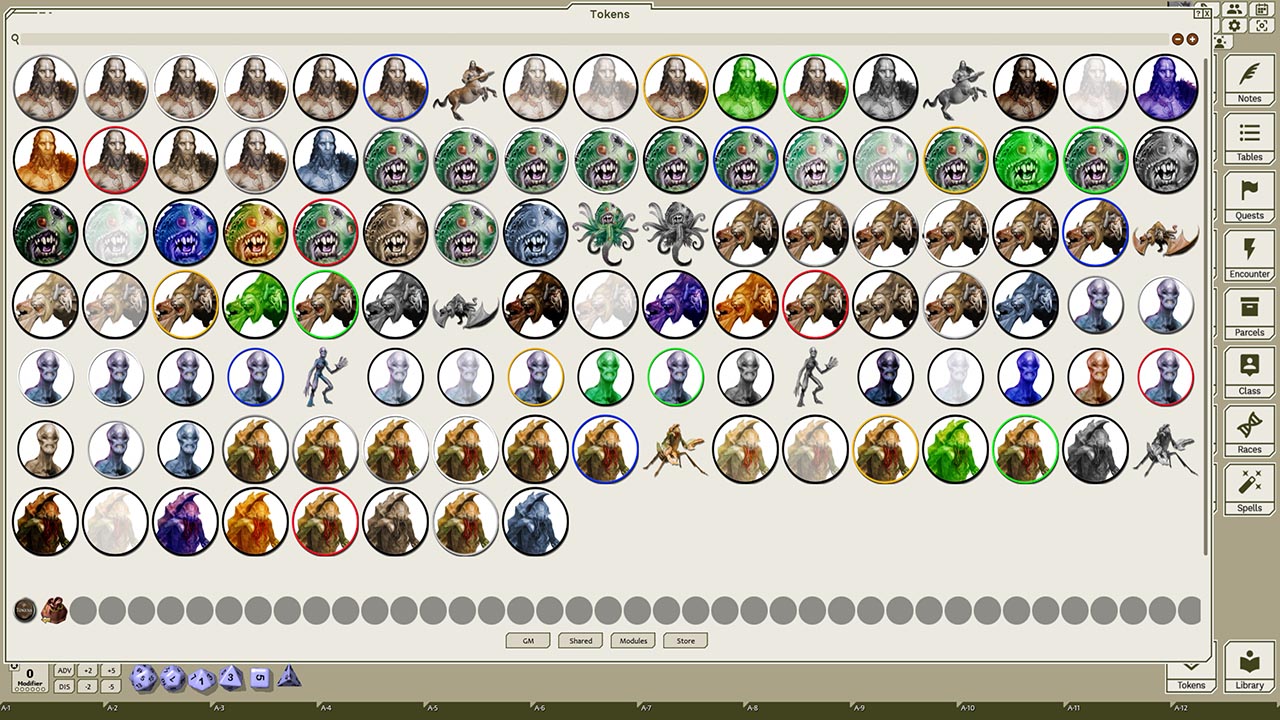Click the GM token source button

coord(528,640)
